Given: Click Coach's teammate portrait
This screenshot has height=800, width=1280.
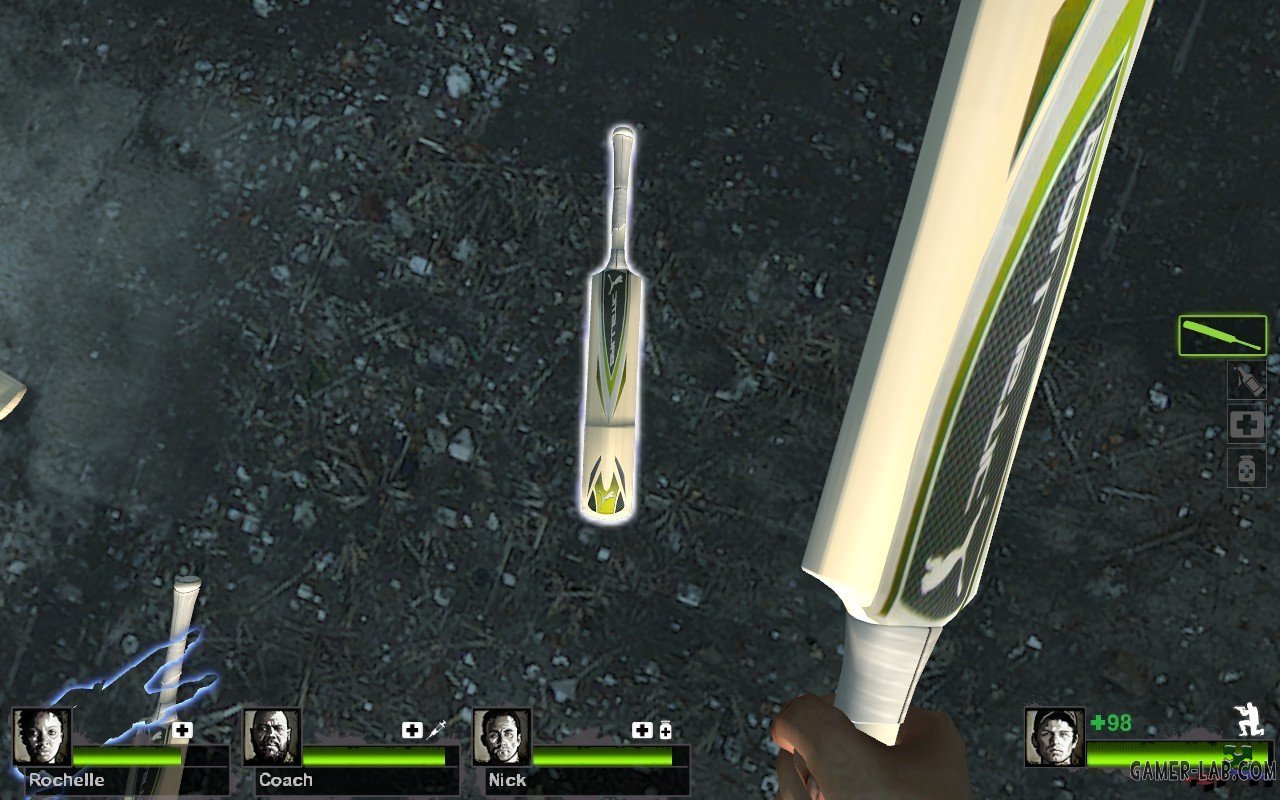Looking at the screenshot, I should (272, 737).
